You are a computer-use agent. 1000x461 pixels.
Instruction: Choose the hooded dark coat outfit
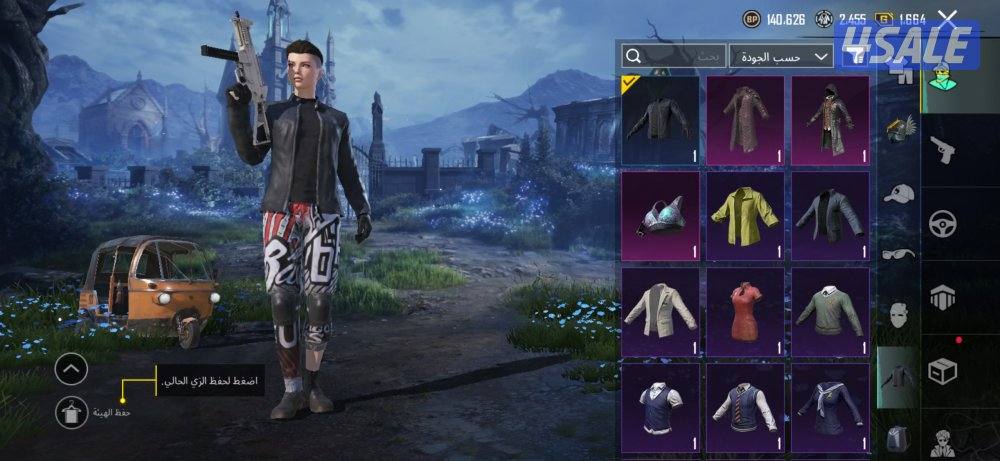tap(829, 120)
